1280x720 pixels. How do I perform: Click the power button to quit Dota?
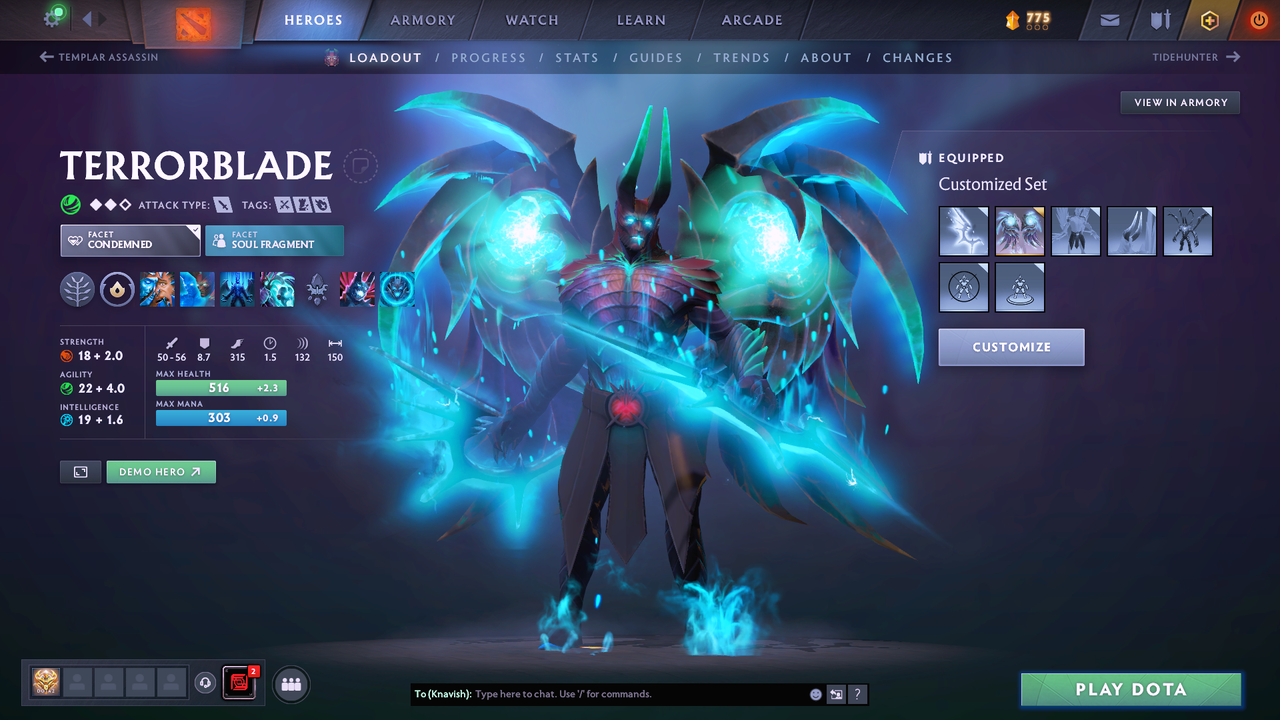pyautogui.click(x=1258, y=19)
